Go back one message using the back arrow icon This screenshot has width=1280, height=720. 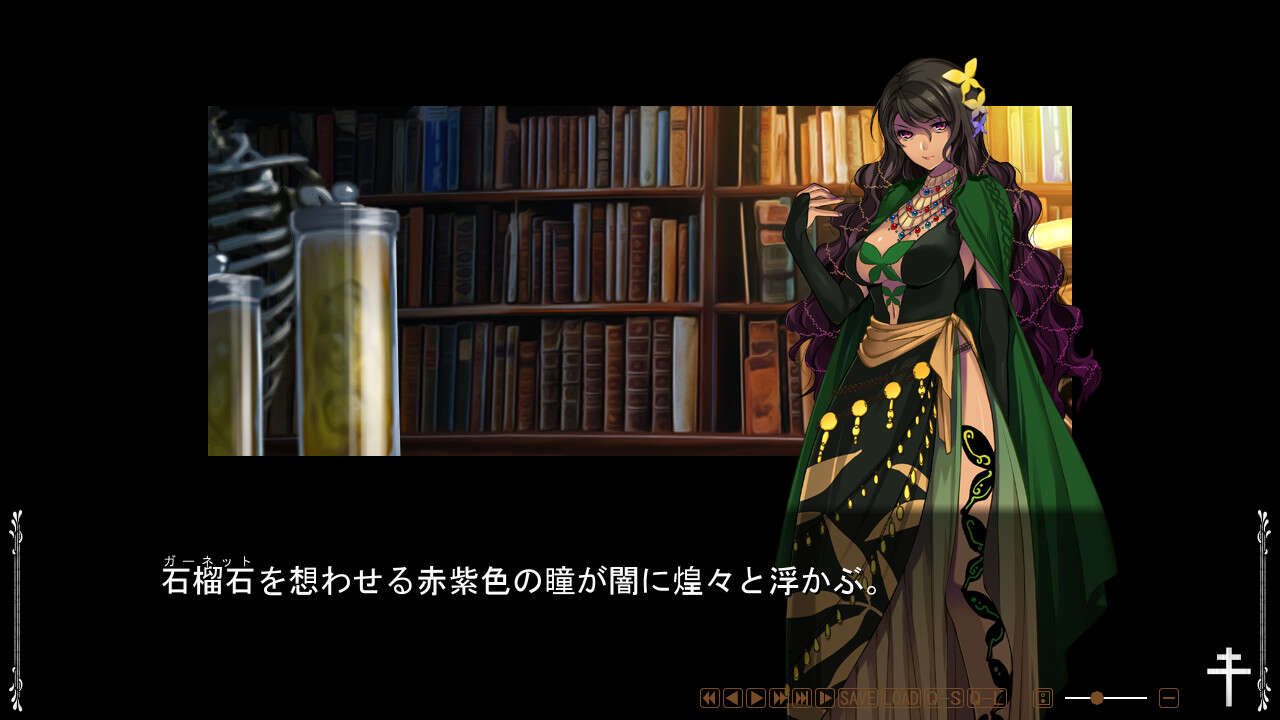coord(732,694)
